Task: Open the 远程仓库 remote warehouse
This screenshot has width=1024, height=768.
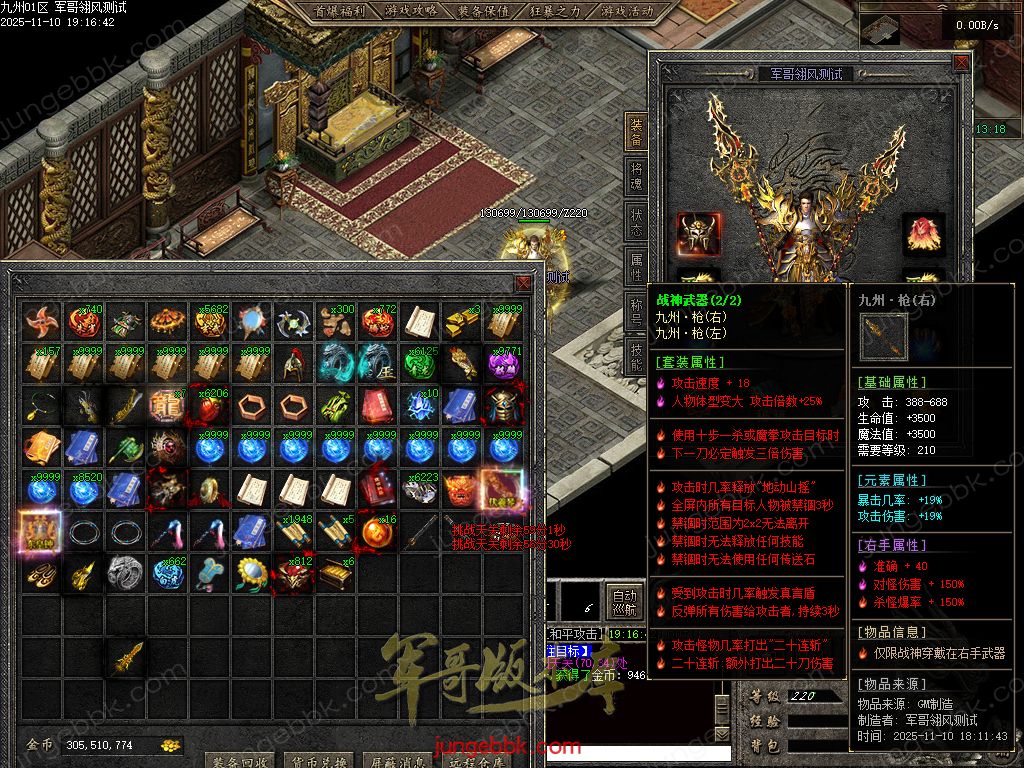Action: [x=472, y=760]
